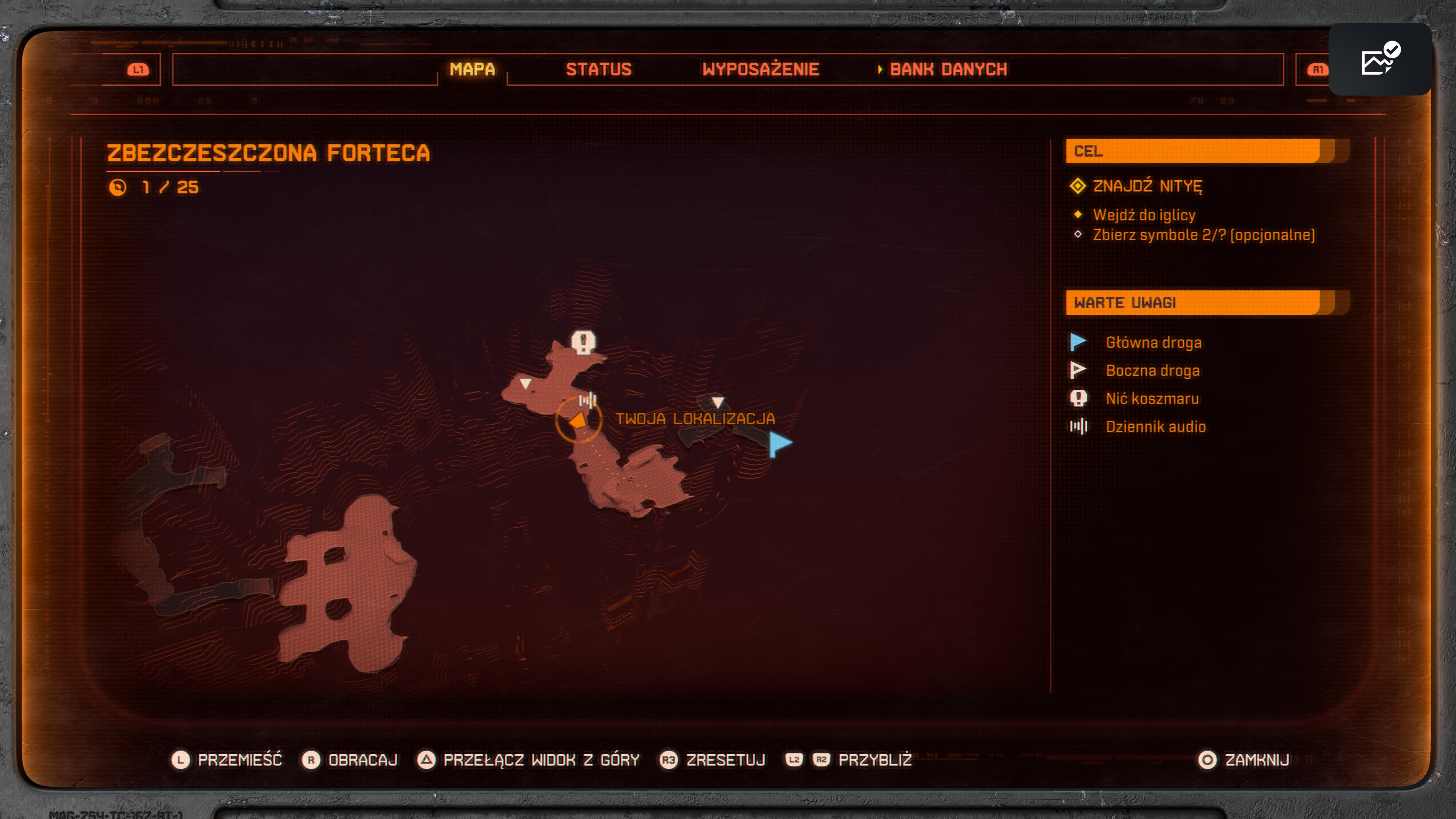Select the player location marker on the map

coord(577,420)
